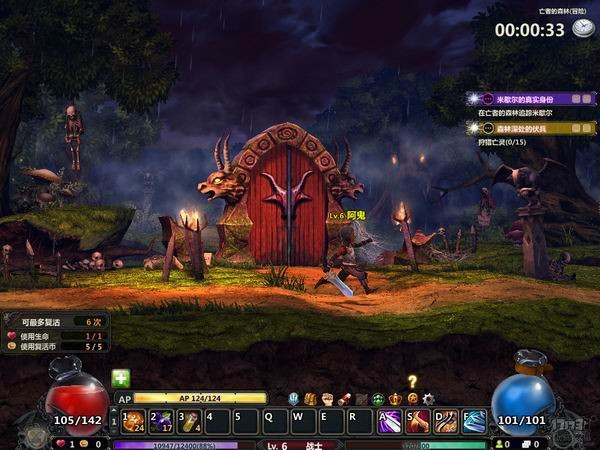The height and width of the screenshot is (450, 600).
Task: Open the green clover menu icon
Action: pyautogui.click(x=378, y=398)
